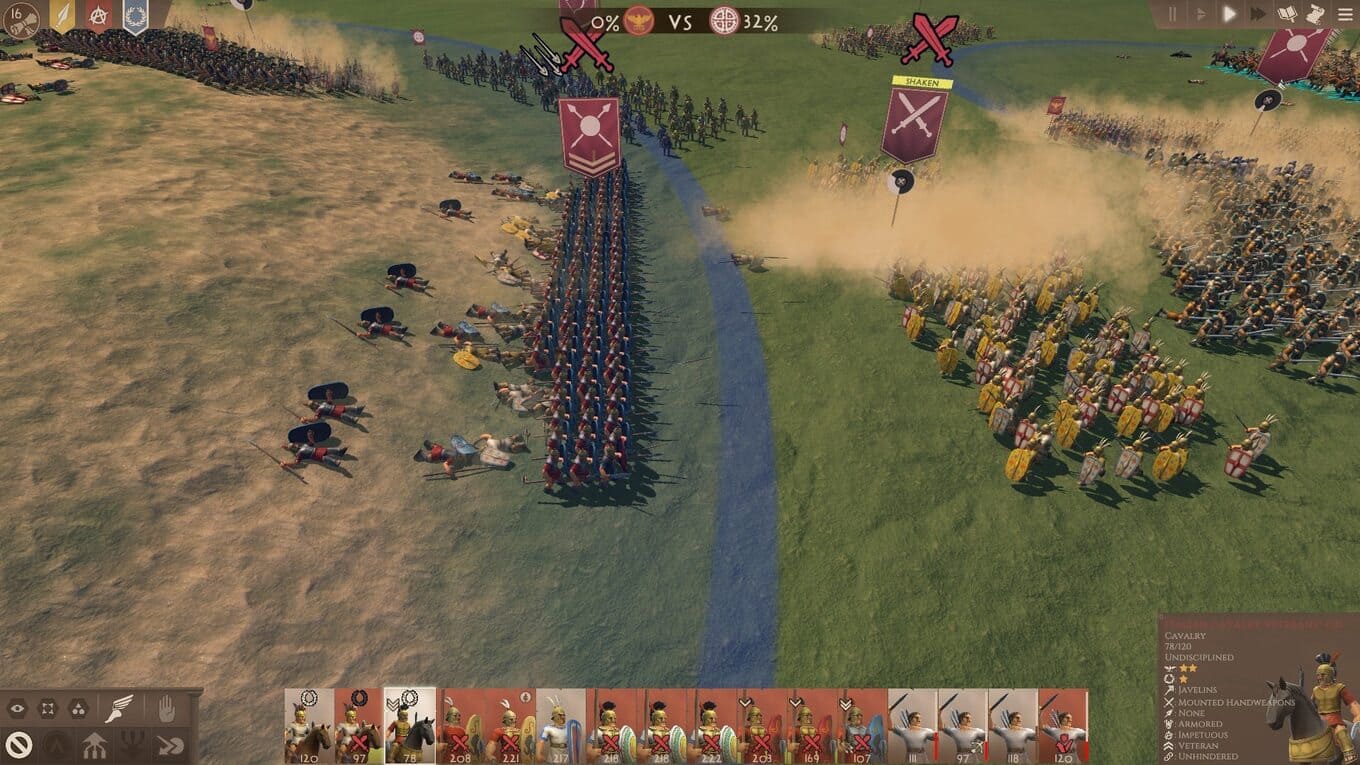The width and height of the screenshot is (1360, 765).
Task: Select the cavalry unit card with 78 men
Action: point(410,725)
